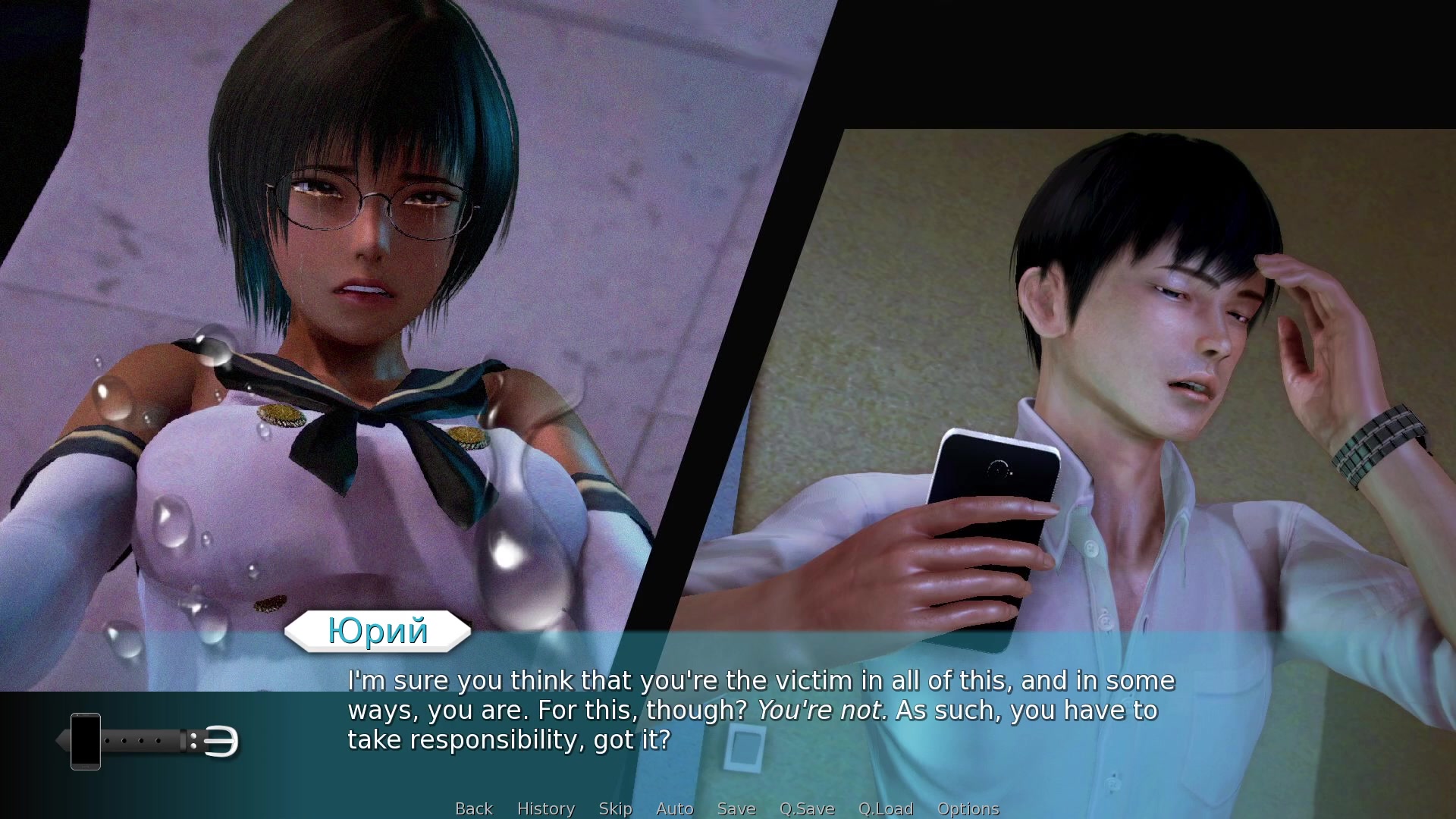Open the Options settings panel
The image size is (1456, 819).
click(x=968, y=808)
